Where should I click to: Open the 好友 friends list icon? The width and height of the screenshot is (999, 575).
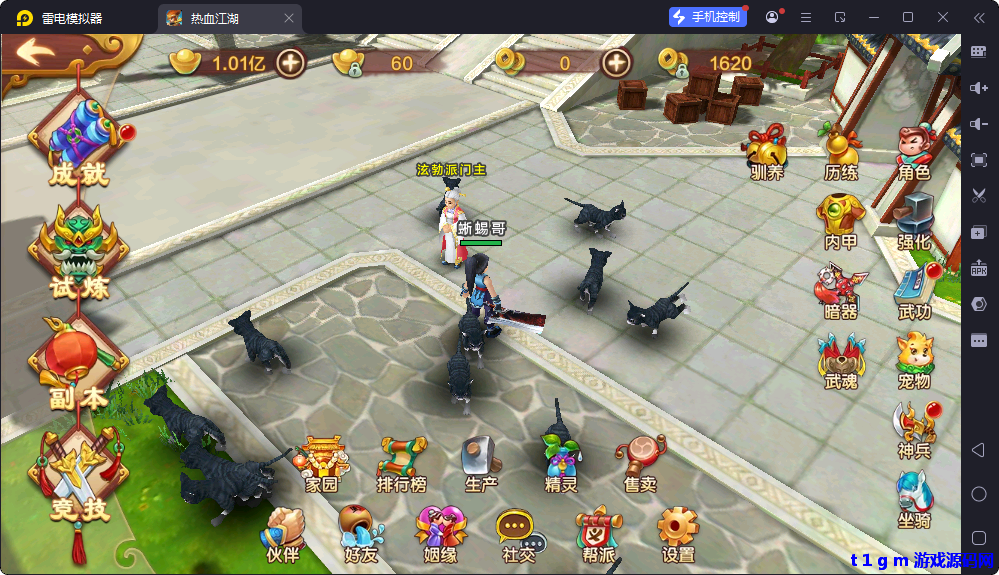click(361, 534)
